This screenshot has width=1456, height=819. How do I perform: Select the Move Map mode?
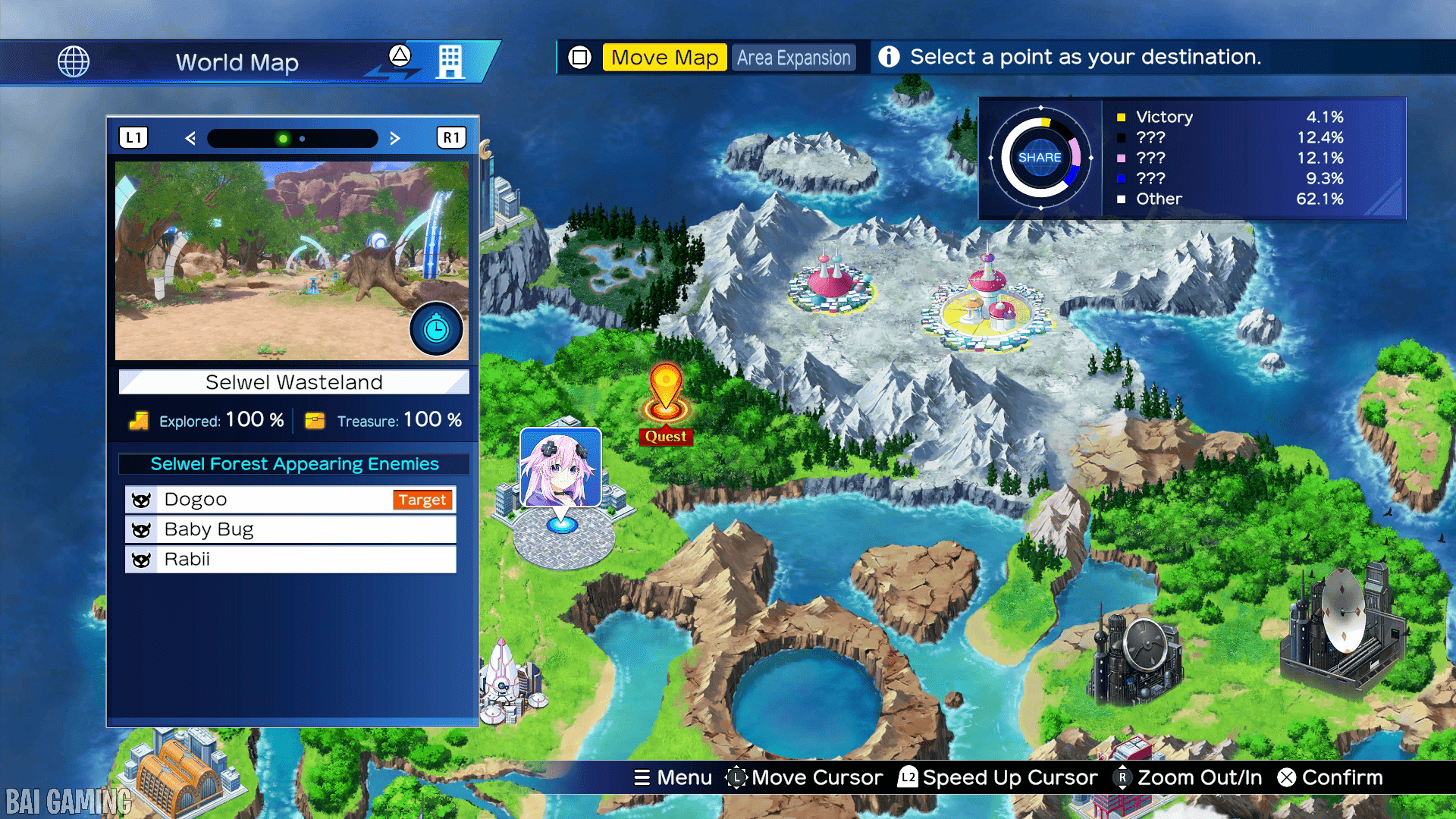point(664,58)
